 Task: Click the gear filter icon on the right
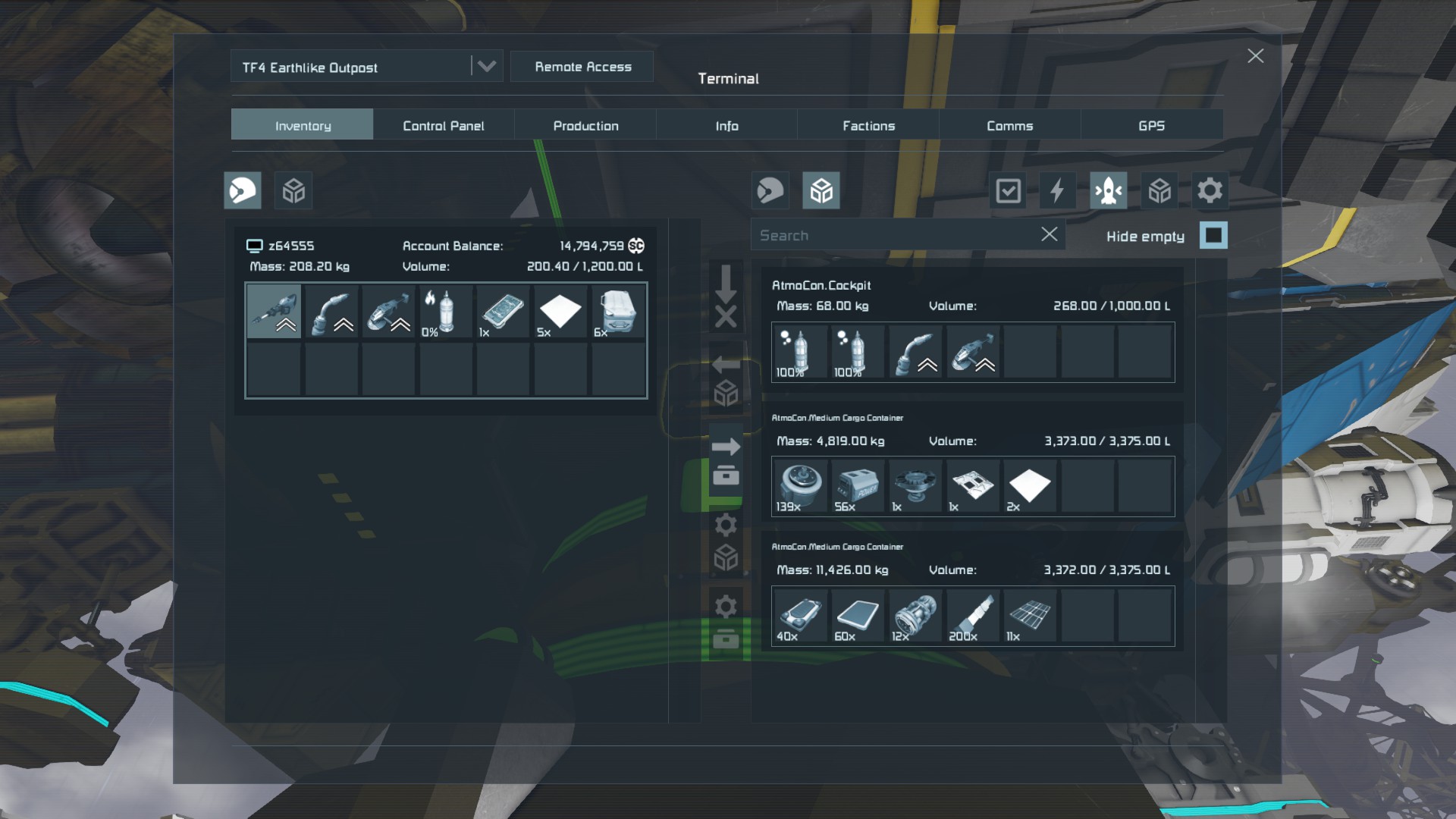point(1210,190)
